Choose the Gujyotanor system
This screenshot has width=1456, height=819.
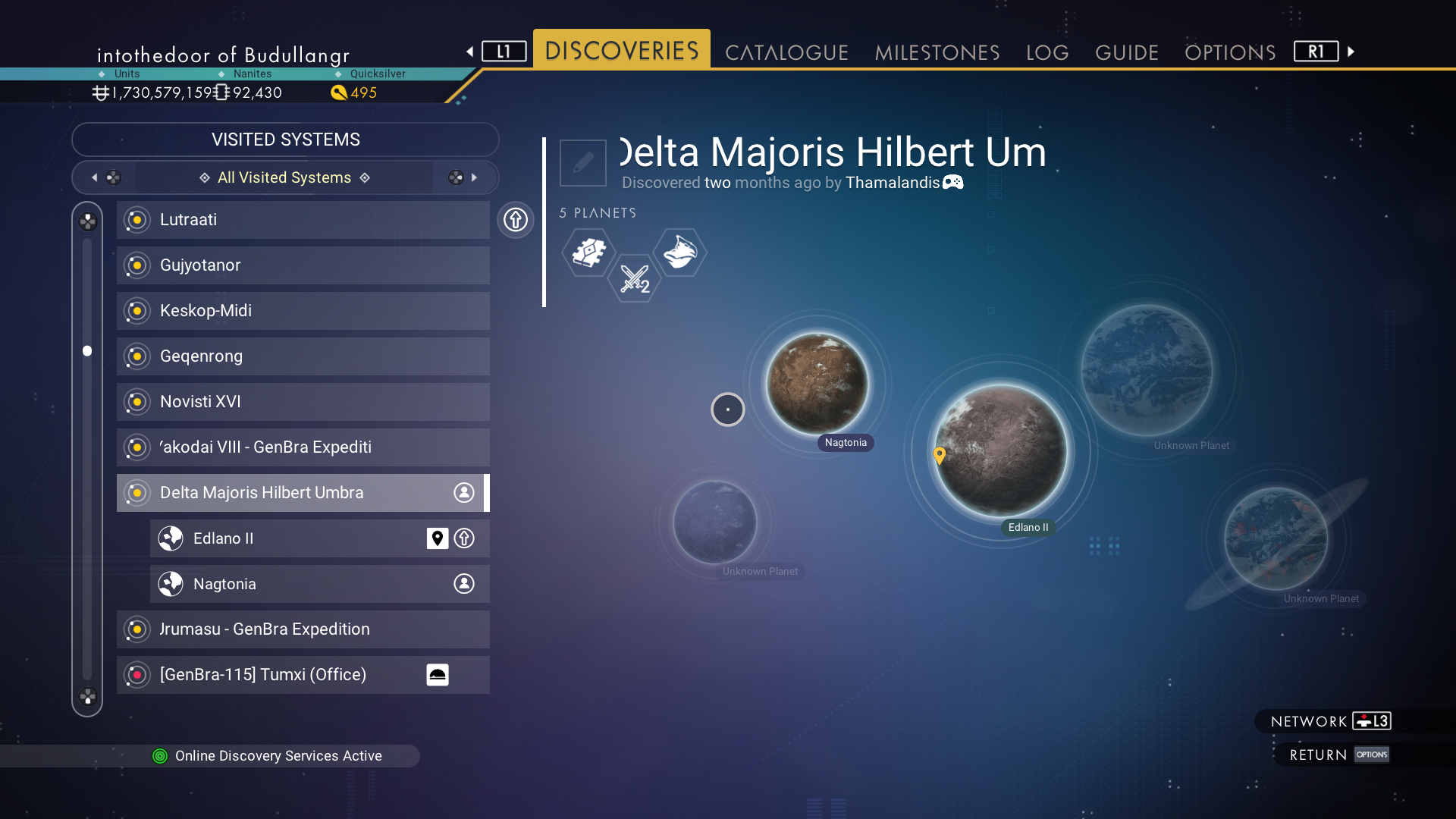coord(303,265)
